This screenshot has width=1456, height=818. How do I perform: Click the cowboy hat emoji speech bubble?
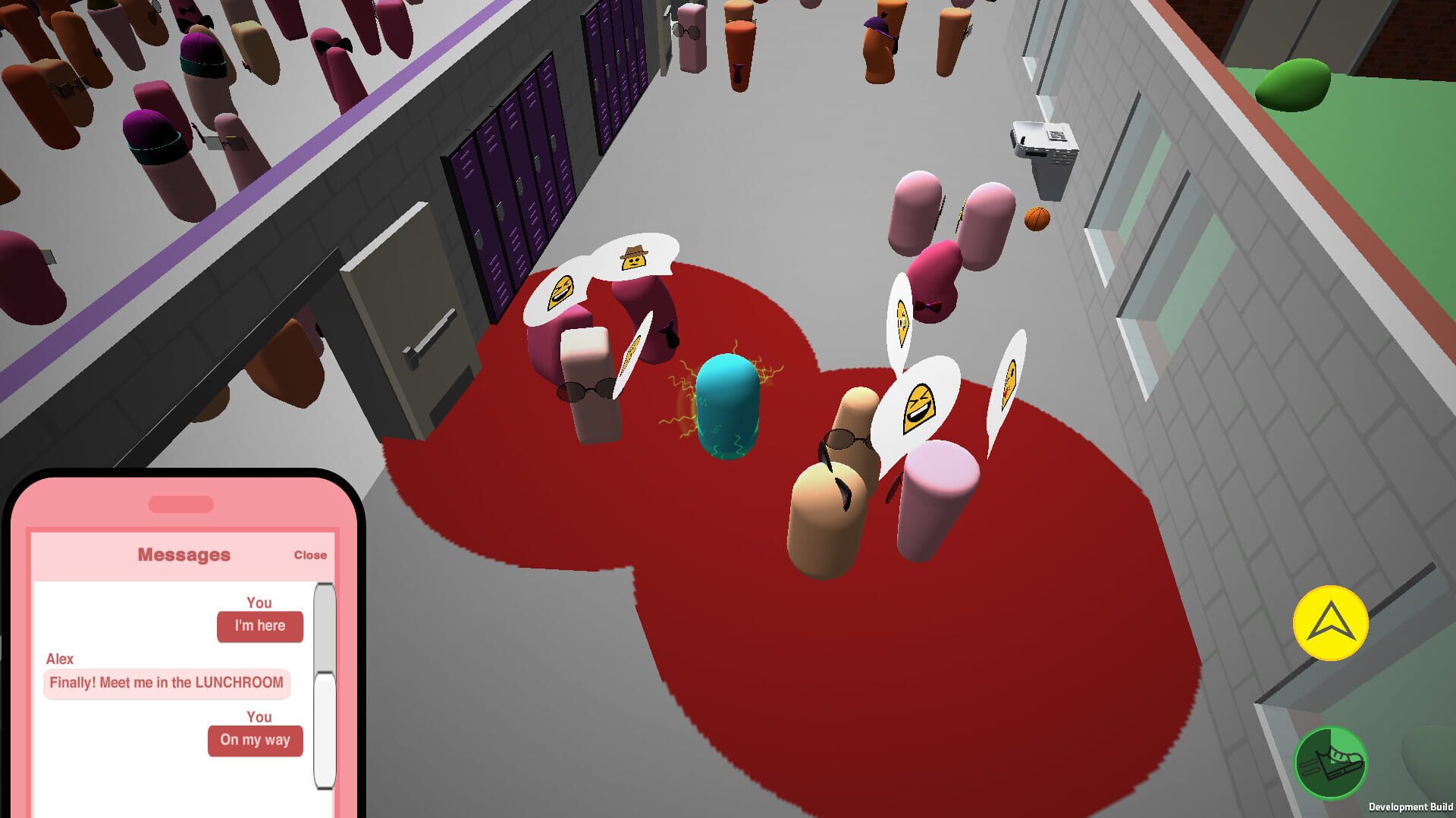pos(635,259)
